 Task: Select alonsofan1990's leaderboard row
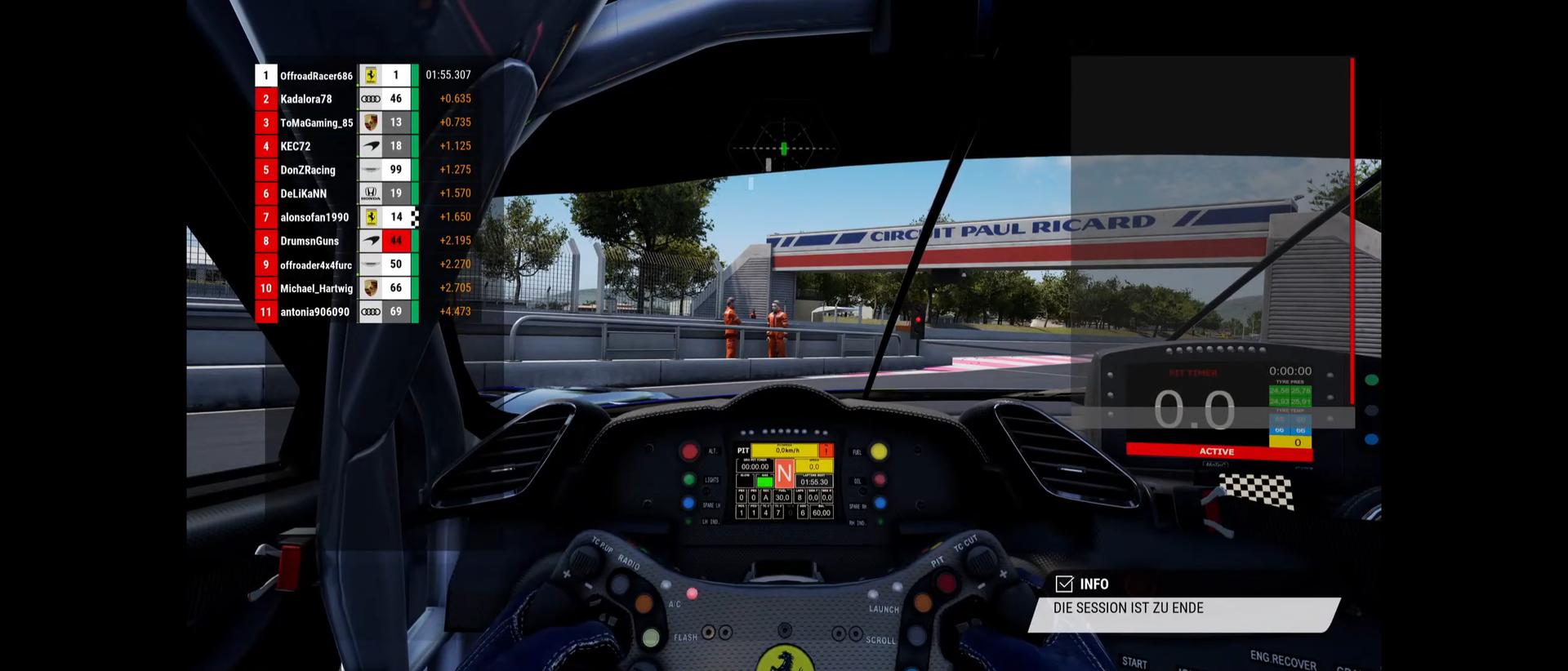point(314,217)
